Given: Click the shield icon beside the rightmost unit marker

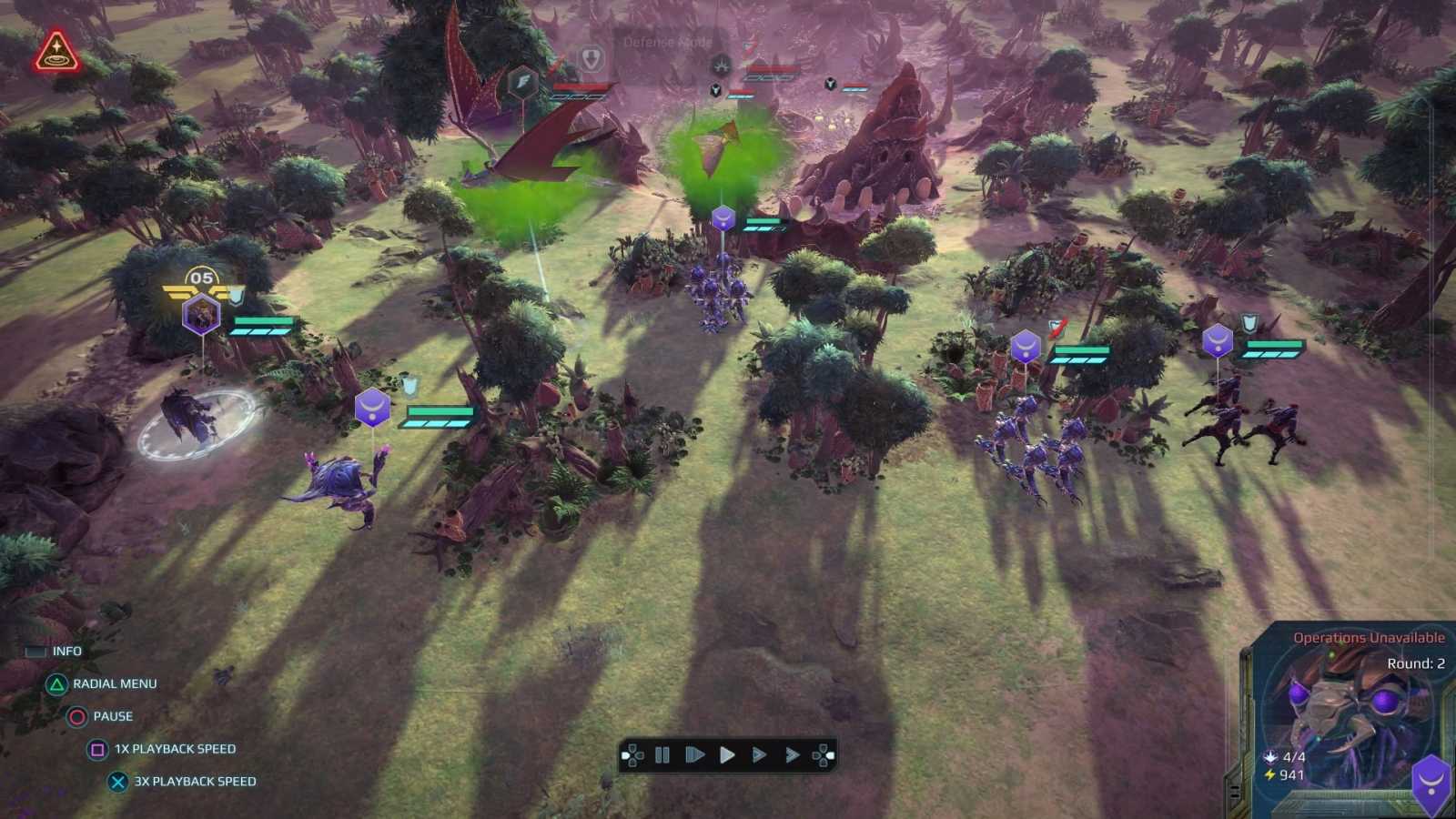Looking at the screenshot, I should pos(1249,320).
